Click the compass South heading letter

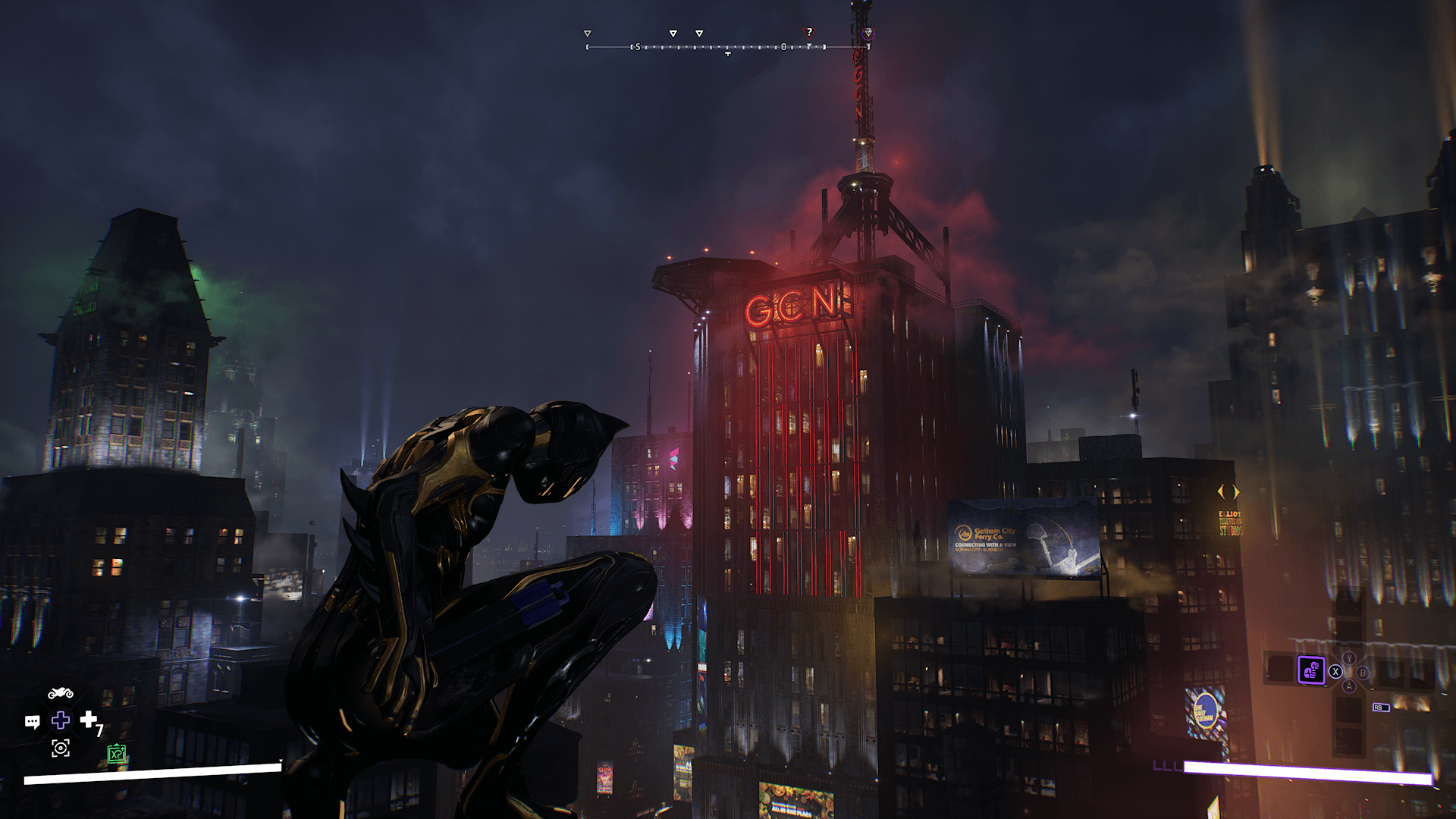tap(638, 47)
